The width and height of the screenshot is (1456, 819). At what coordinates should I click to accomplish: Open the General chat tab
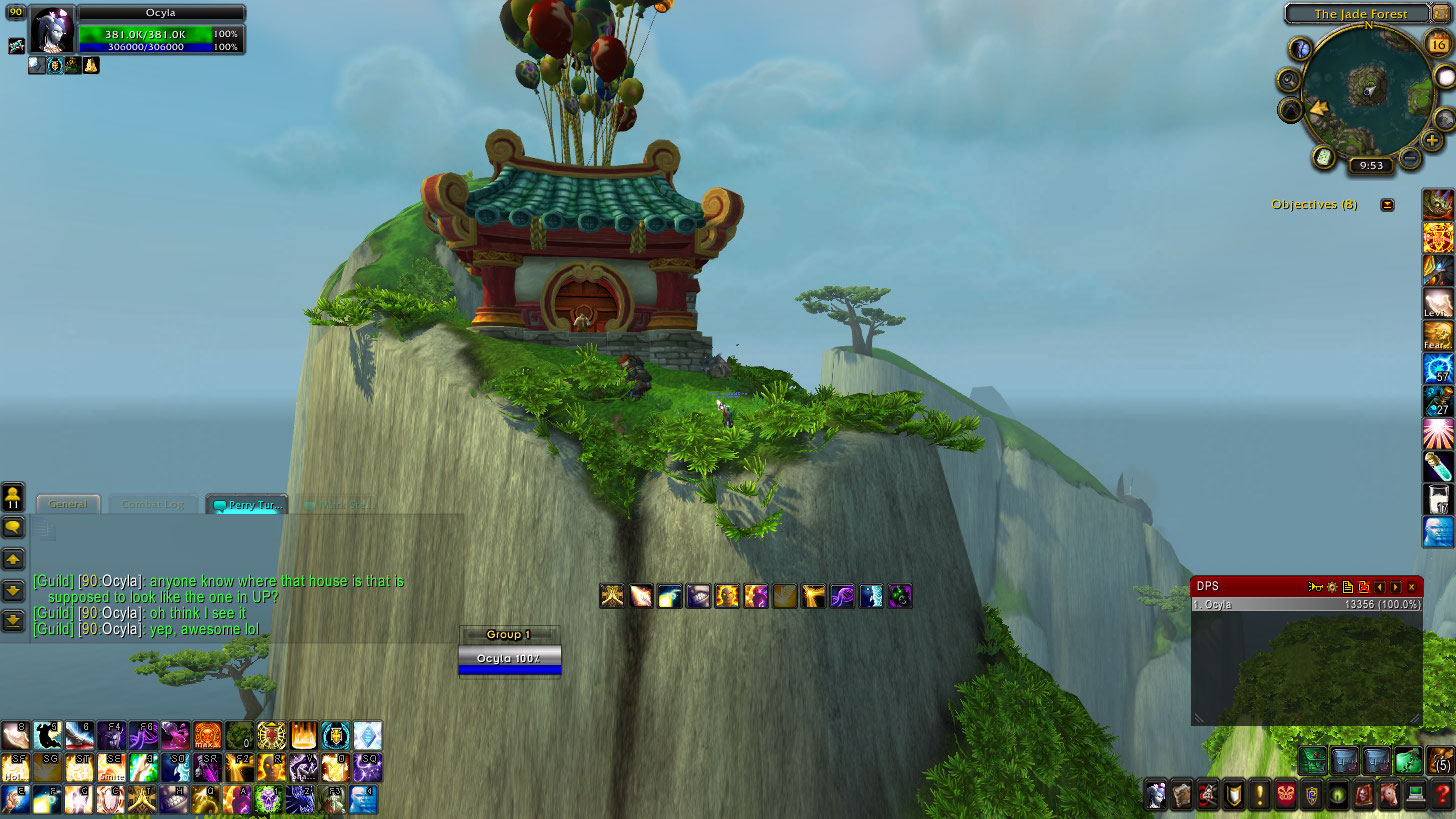pos(68,504)
